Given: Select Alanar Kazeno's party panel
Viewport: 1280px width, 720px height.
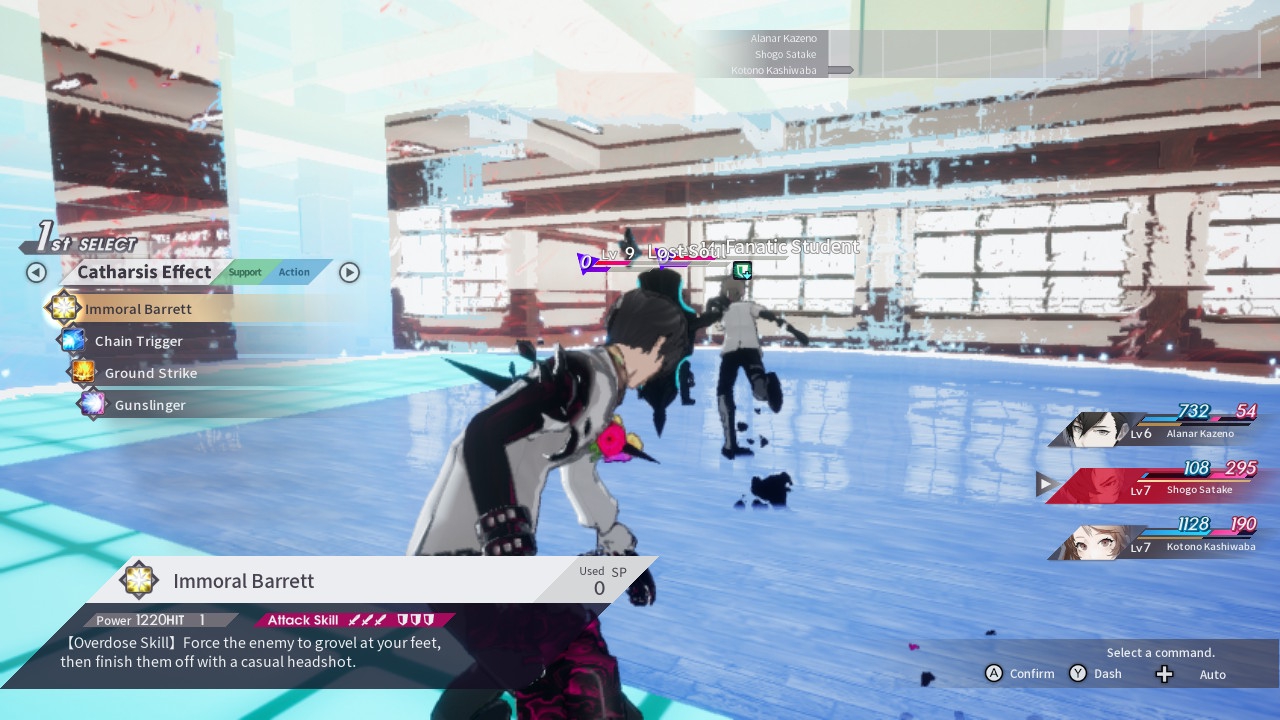Looking at the screenshot, I should 1155,428.
